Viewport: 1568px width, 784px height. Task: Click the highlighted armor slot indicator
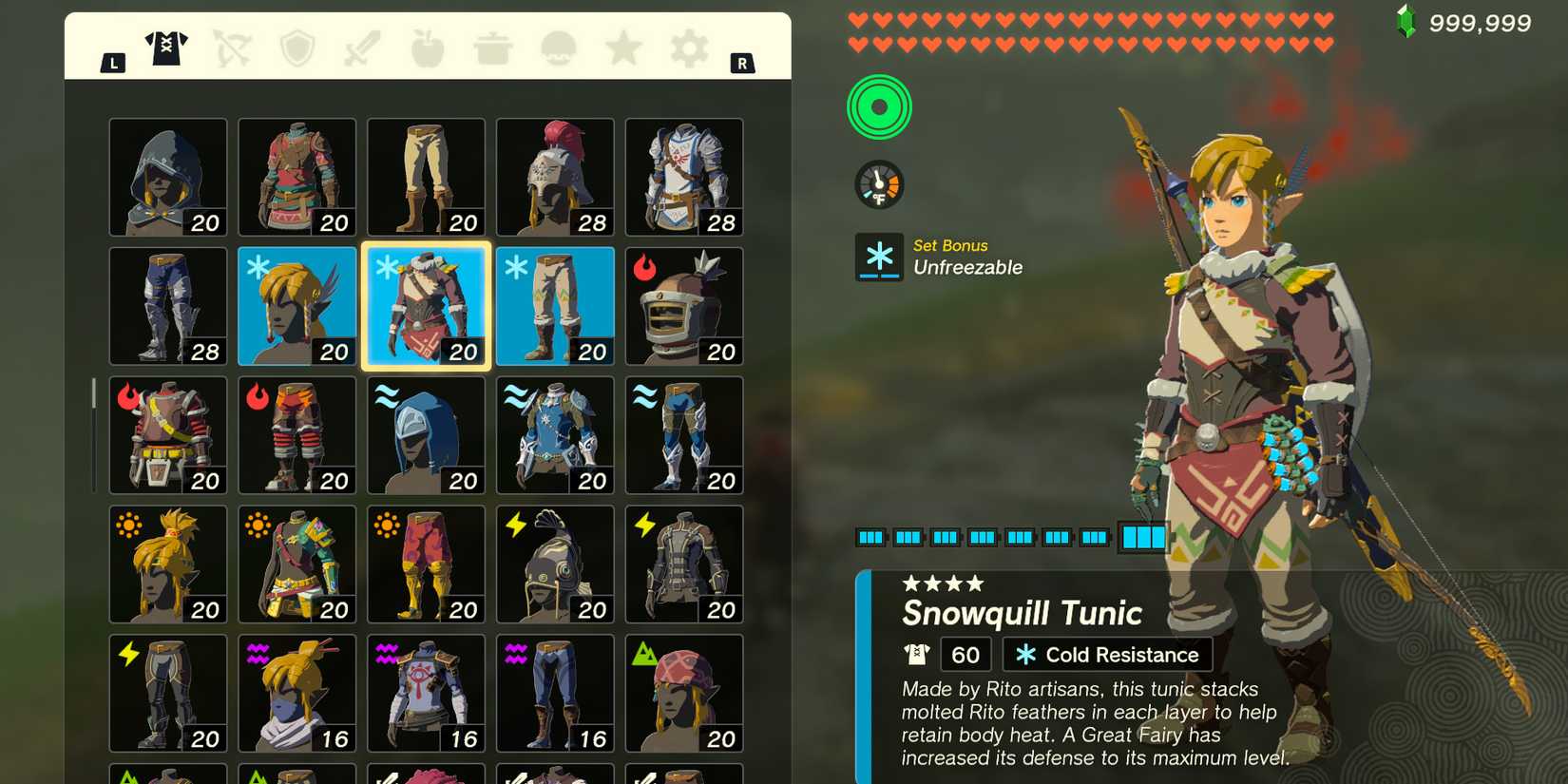point(1143,537)
